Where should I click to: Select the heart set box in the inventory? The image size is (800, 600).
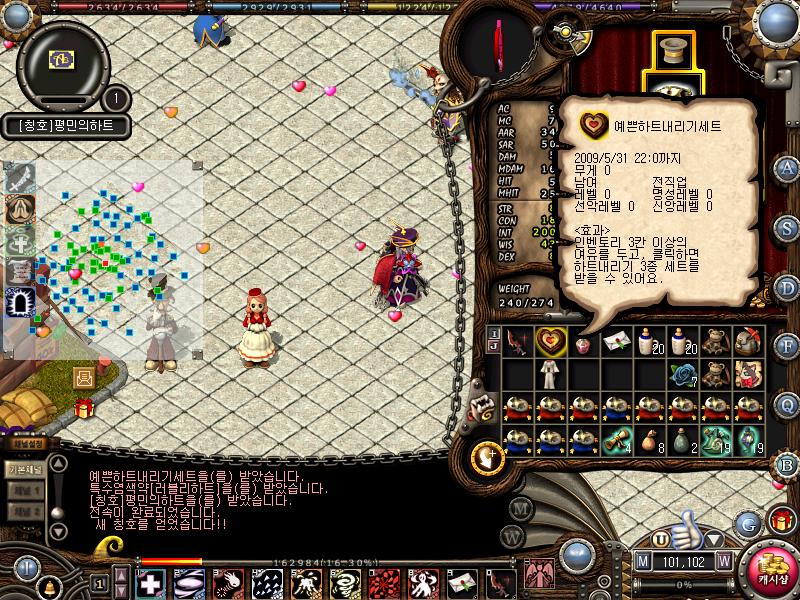tap(551, 342)
